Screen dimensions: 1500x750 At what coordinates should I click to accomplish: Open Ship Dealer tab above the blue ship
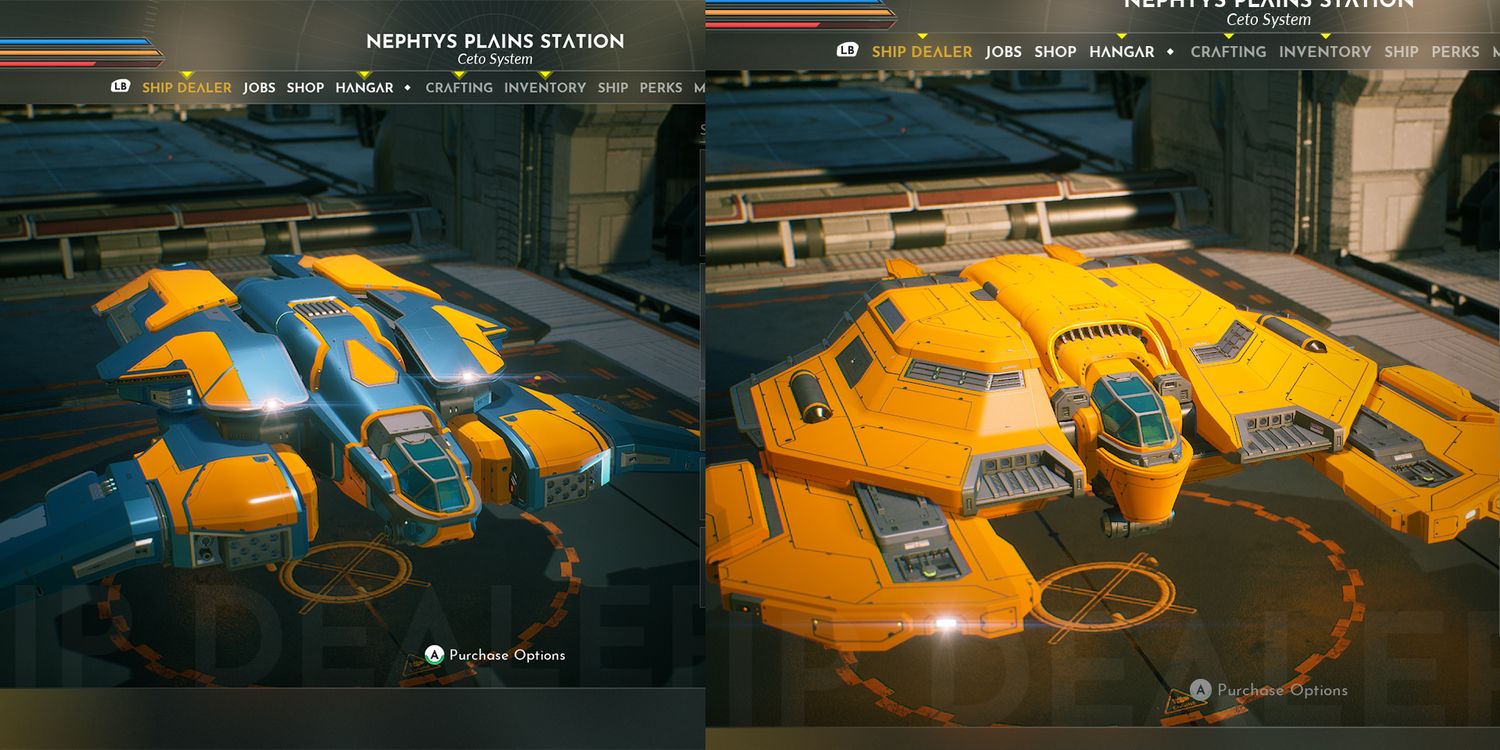186,88
